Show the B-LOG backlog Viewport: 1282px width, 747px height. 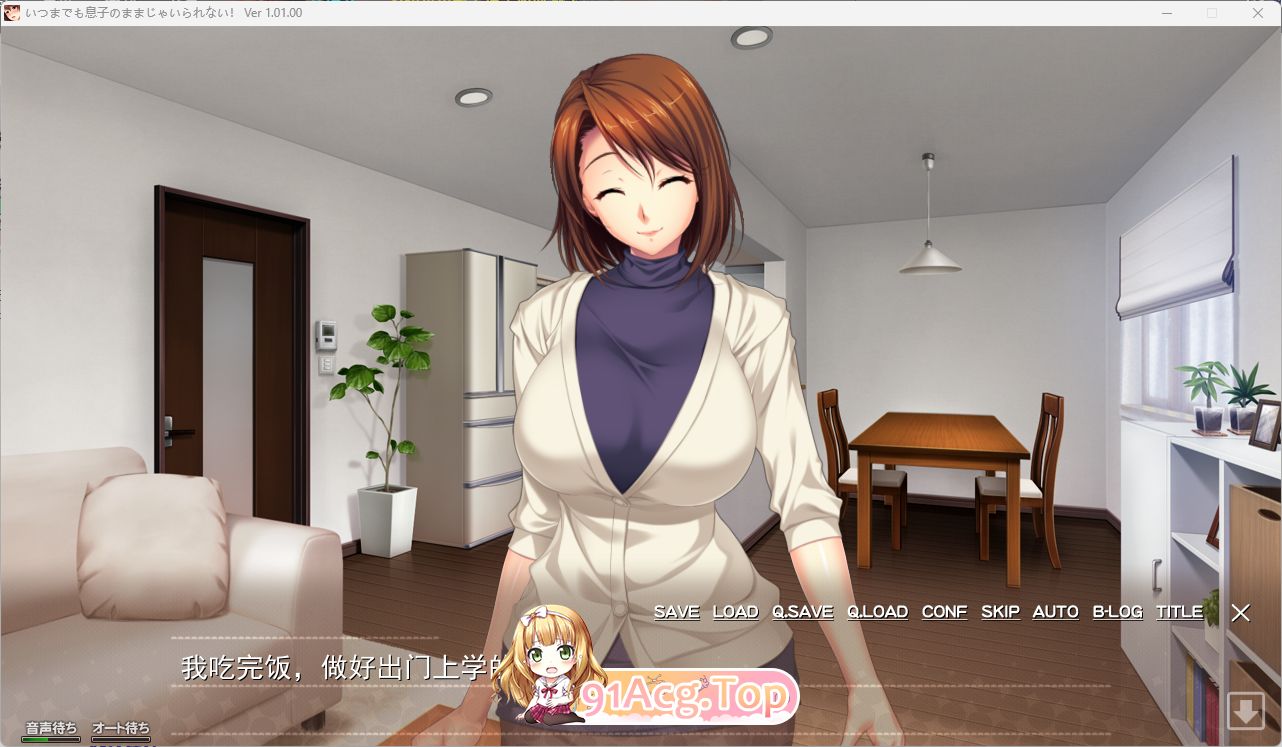click(1117, 612)
